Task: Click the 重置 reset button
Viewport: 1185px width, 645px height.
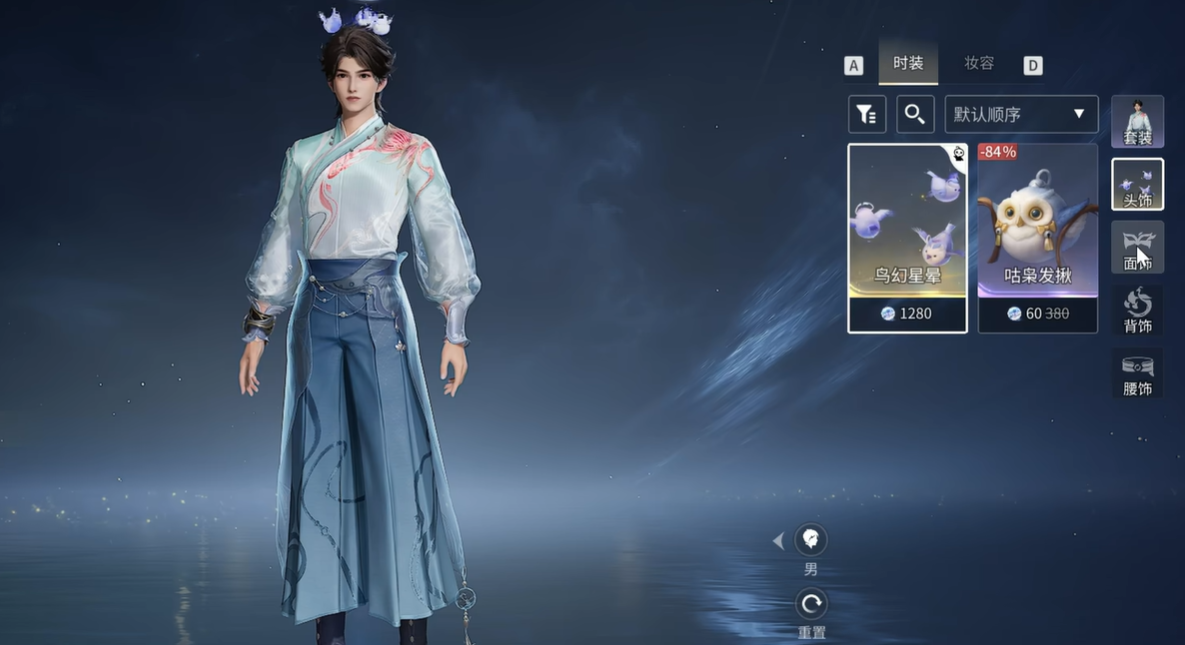Action: 811,604
